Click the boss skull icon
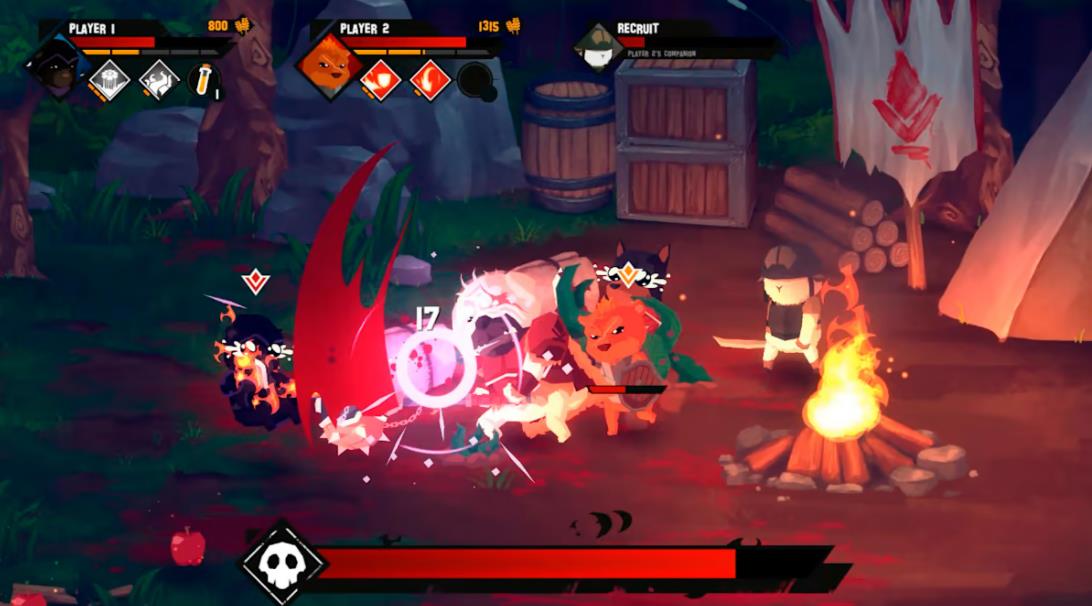The width and height of the screenshot is (1092, 606). pos(283,563)
